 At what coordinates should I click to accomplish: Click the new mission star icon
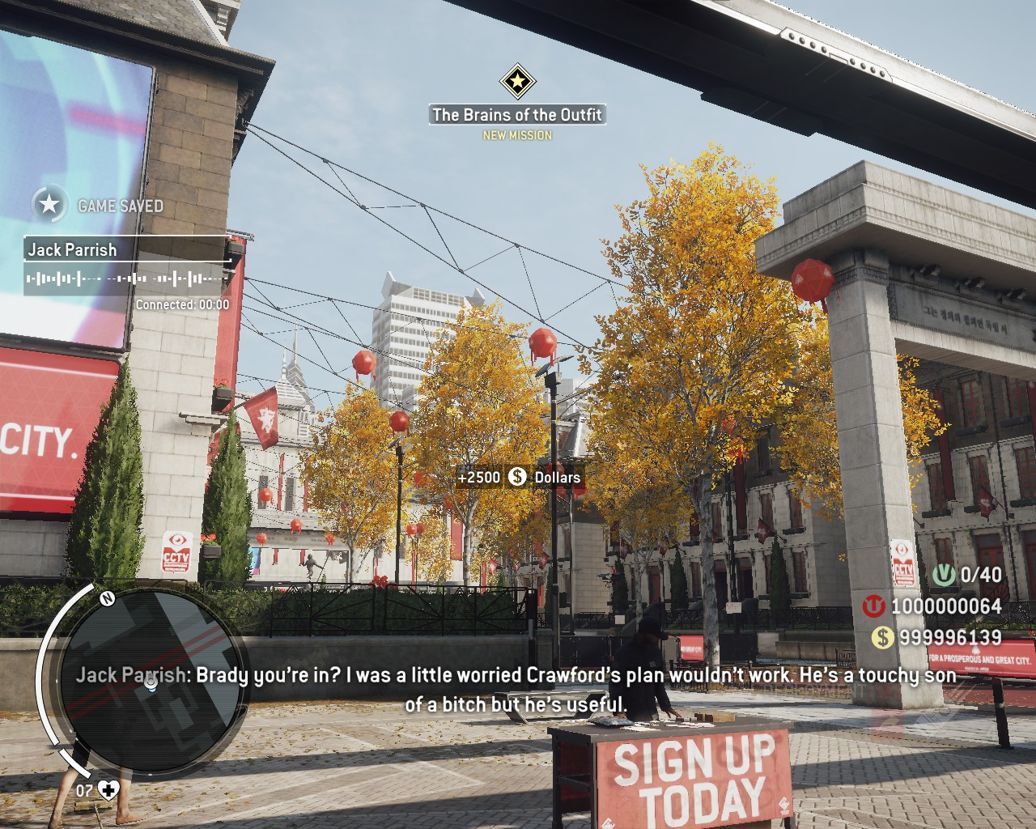click(517, 81)
